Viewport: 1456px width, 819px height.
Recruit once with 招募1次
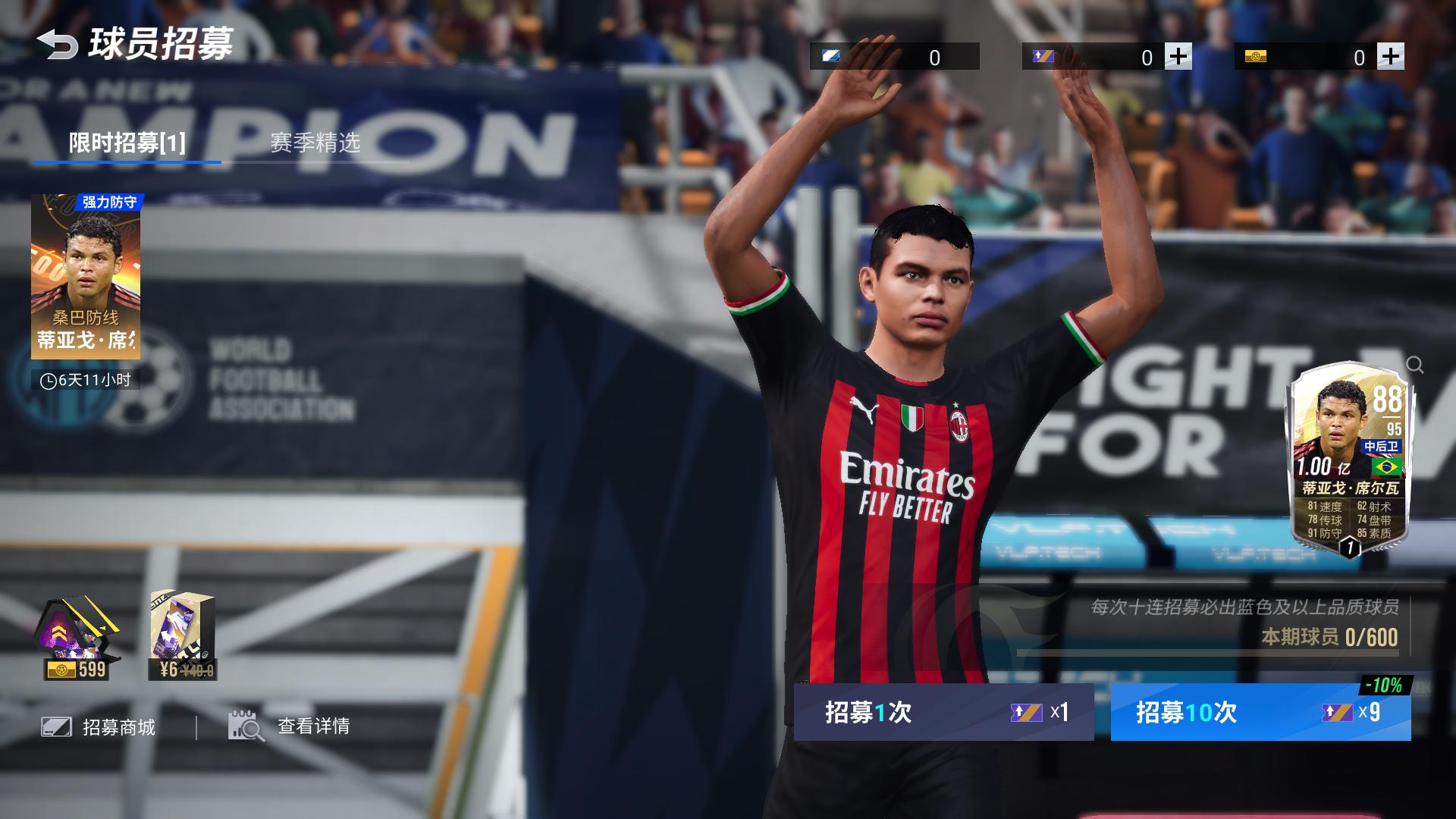943,712
